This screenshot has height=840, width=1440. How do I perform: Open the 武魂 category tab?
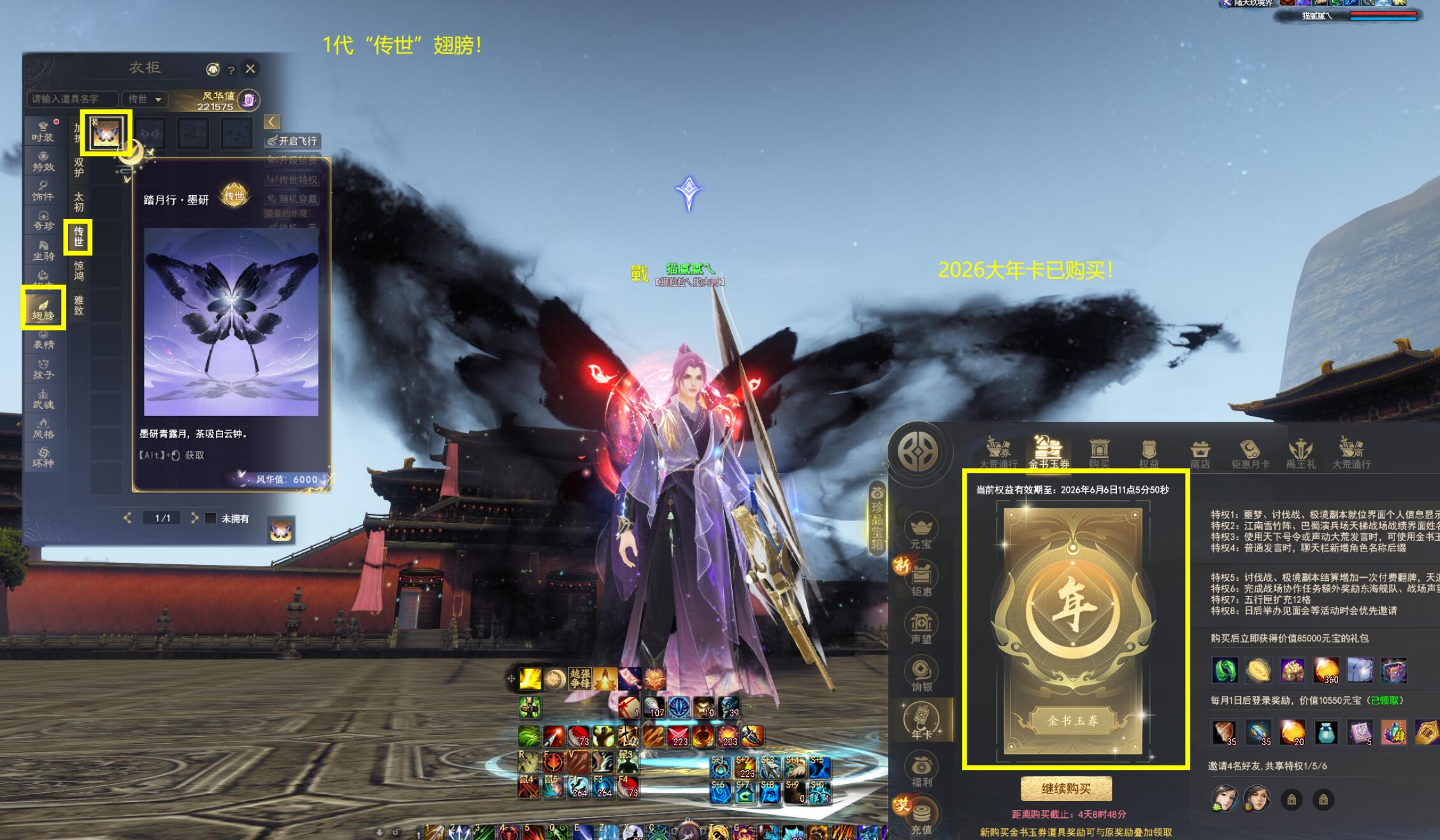coord(43,399)
